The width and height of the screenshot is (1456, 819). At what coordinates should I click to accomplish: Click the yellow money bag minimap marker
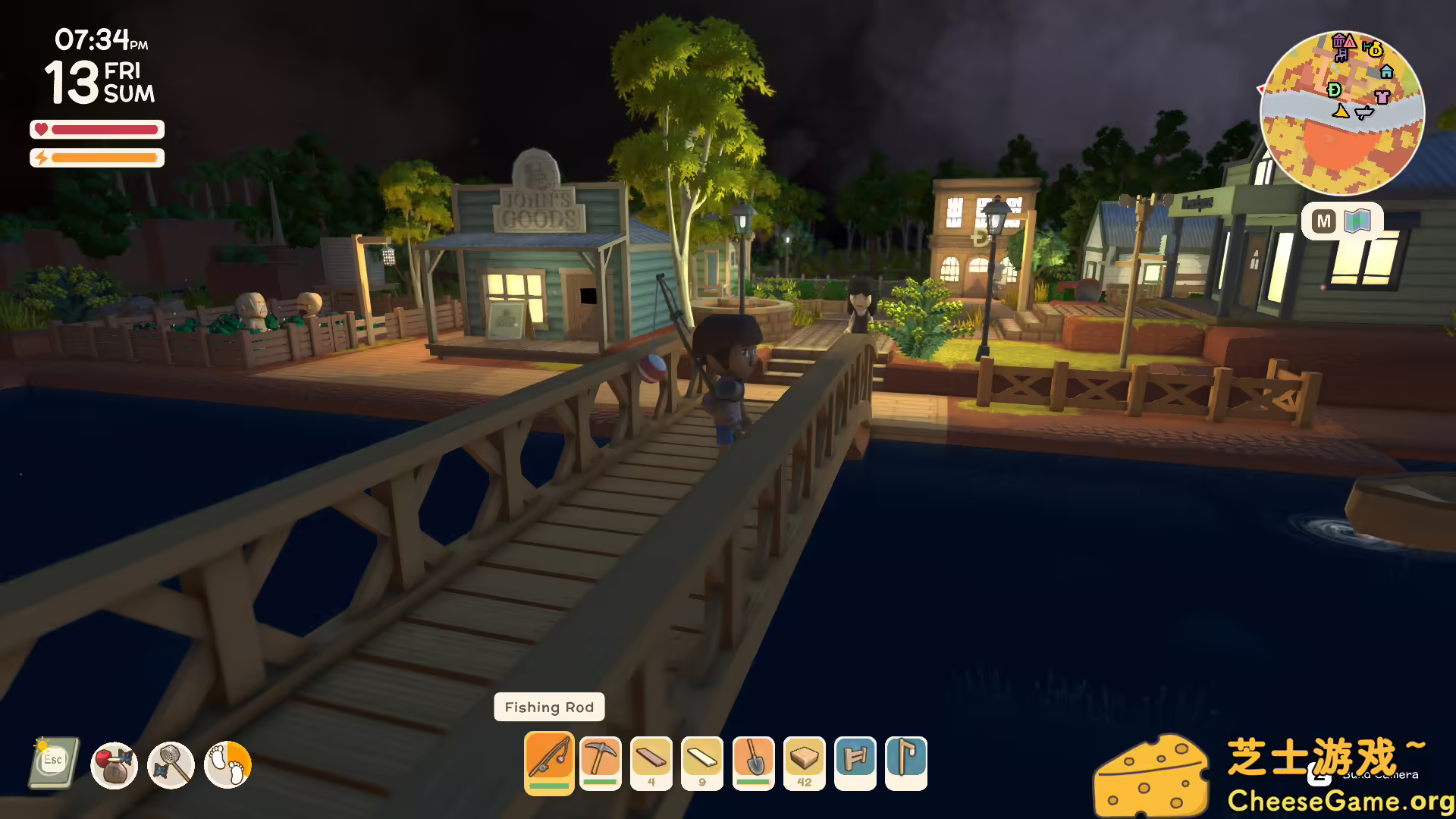pos(1374,50)
